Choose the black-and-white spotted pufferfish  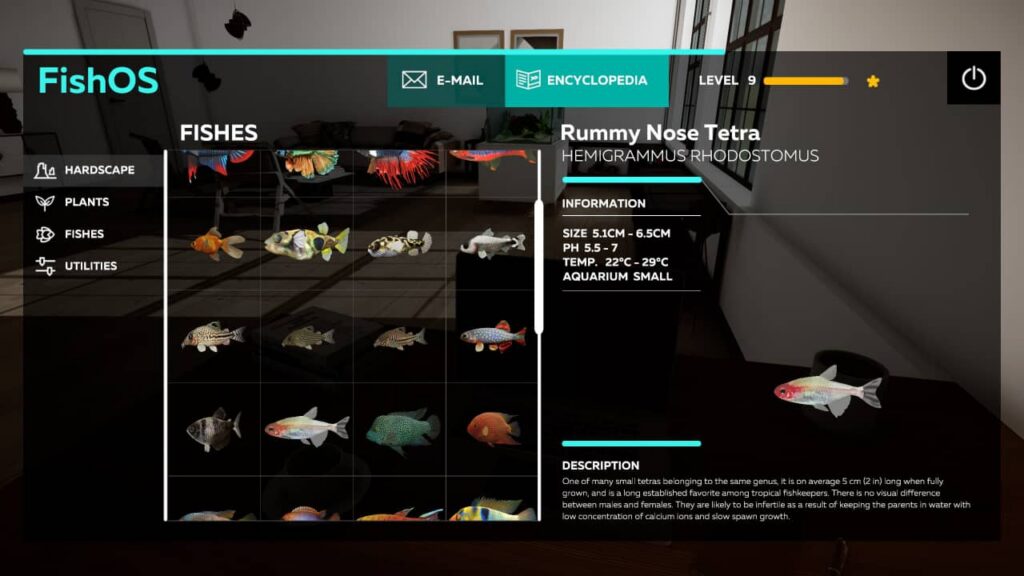(x=399, y=243)
